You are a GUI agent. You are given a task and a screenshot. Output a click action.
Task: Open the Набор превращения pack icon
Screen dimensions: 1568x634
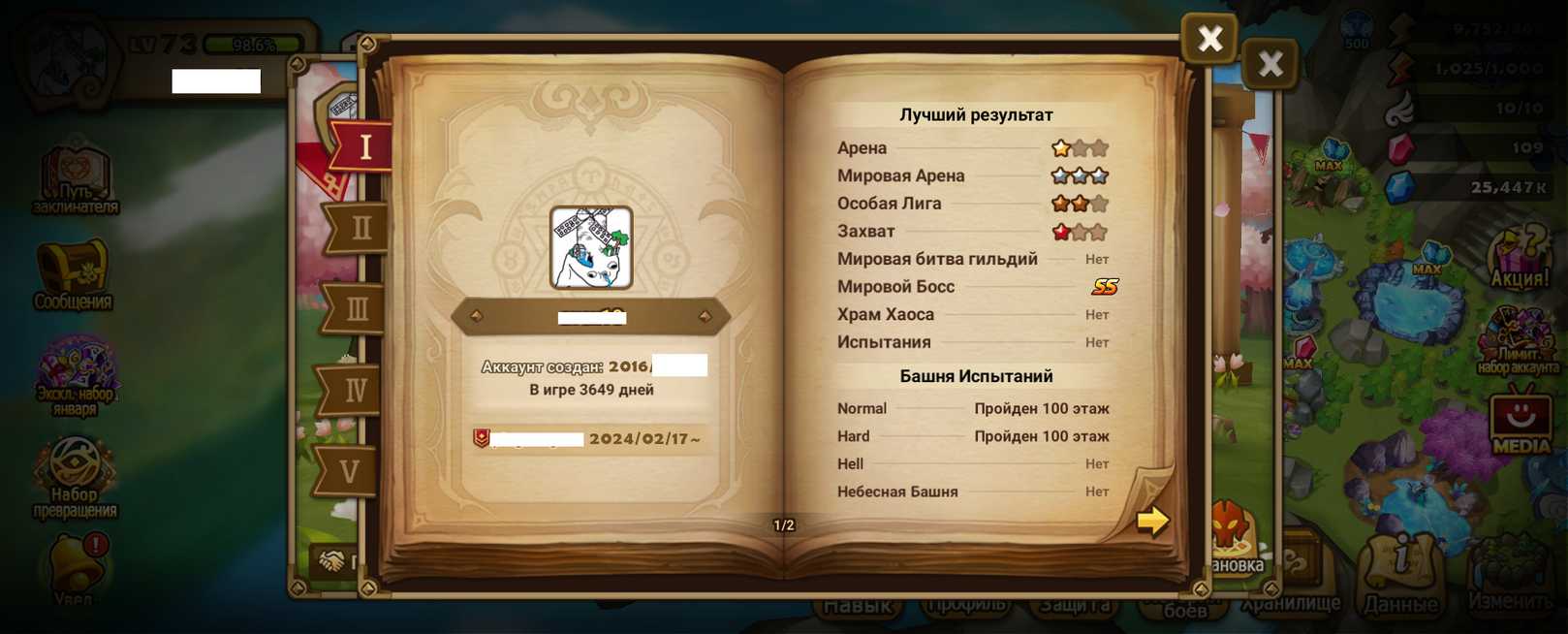[x=75, y=475]
